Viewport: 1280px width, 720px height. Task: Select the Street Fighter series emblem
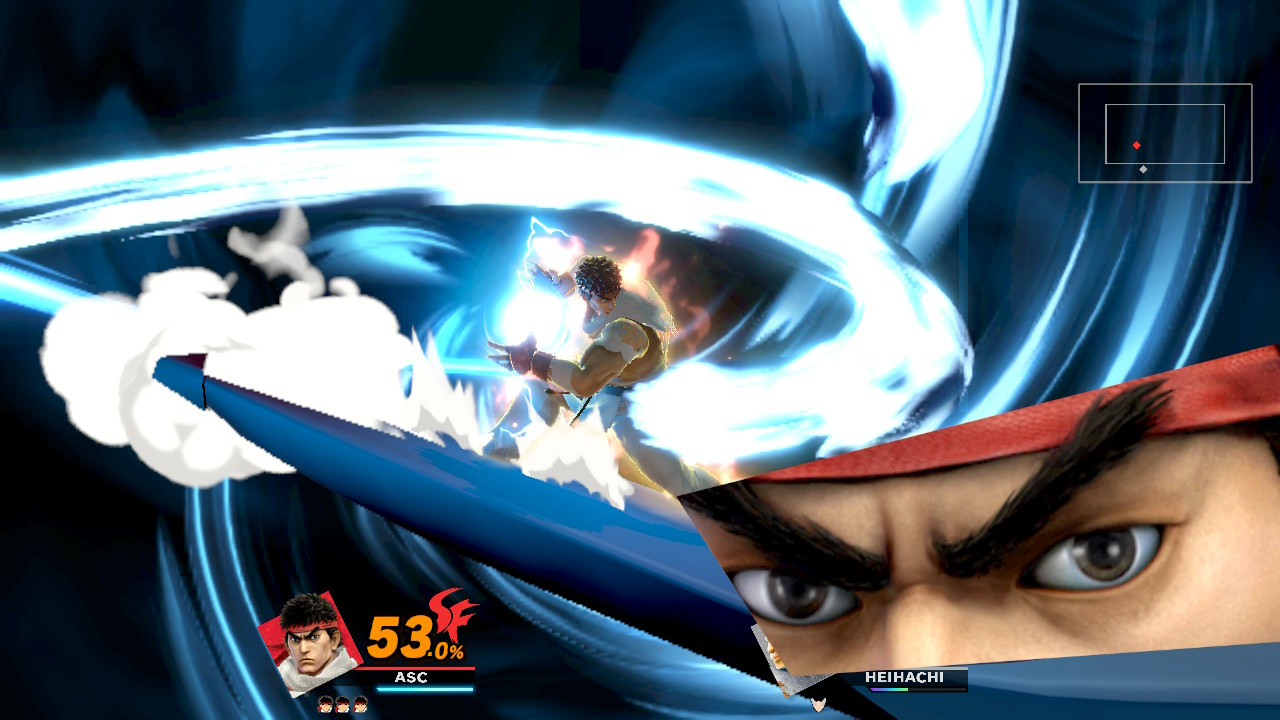[450, 618]
